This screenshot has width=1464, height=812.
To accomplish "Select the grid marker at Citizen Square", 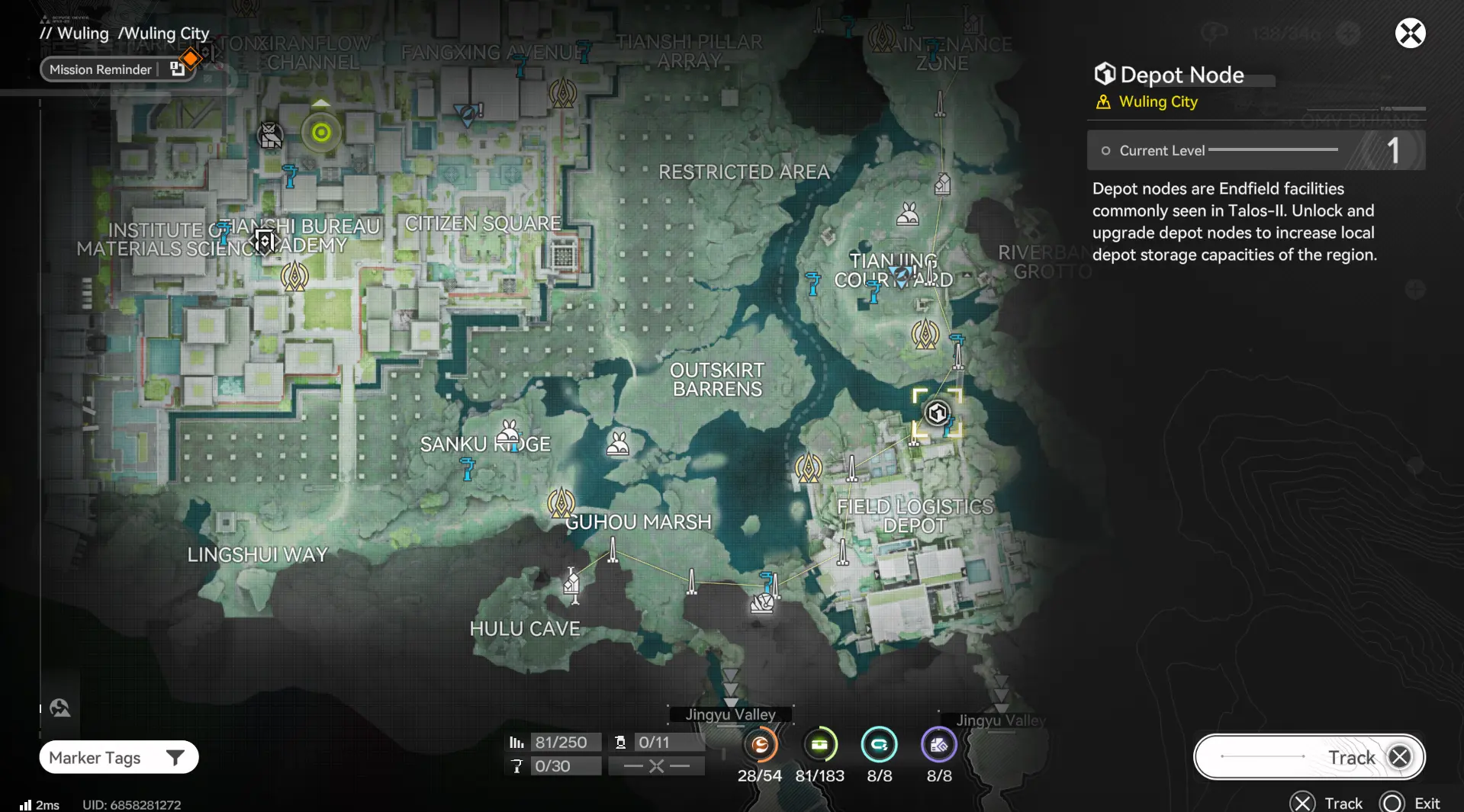I will pyautogui.click(x=563, y=255).
